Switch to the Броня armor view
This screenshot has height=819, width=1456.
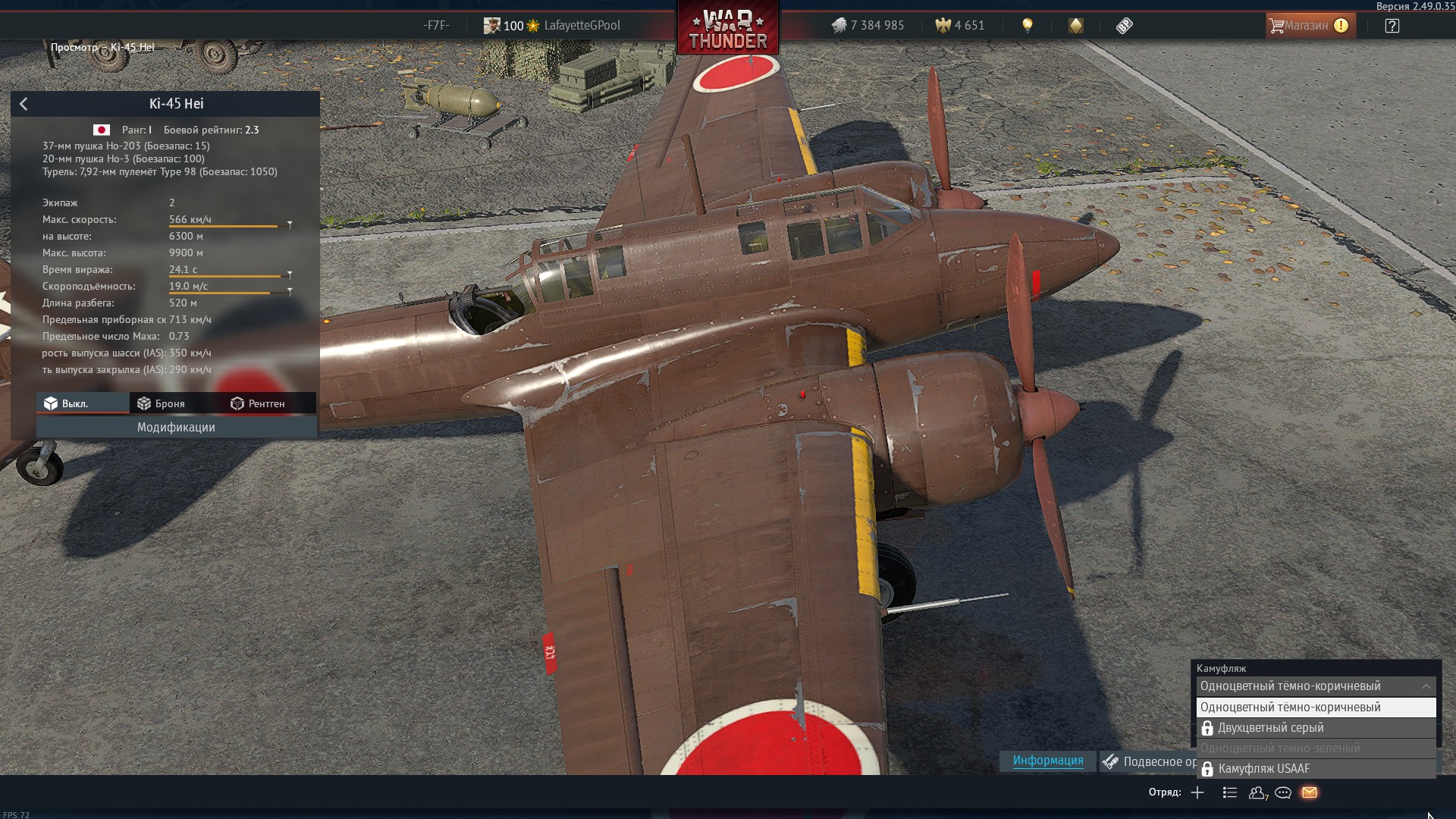tap(162, 403)
